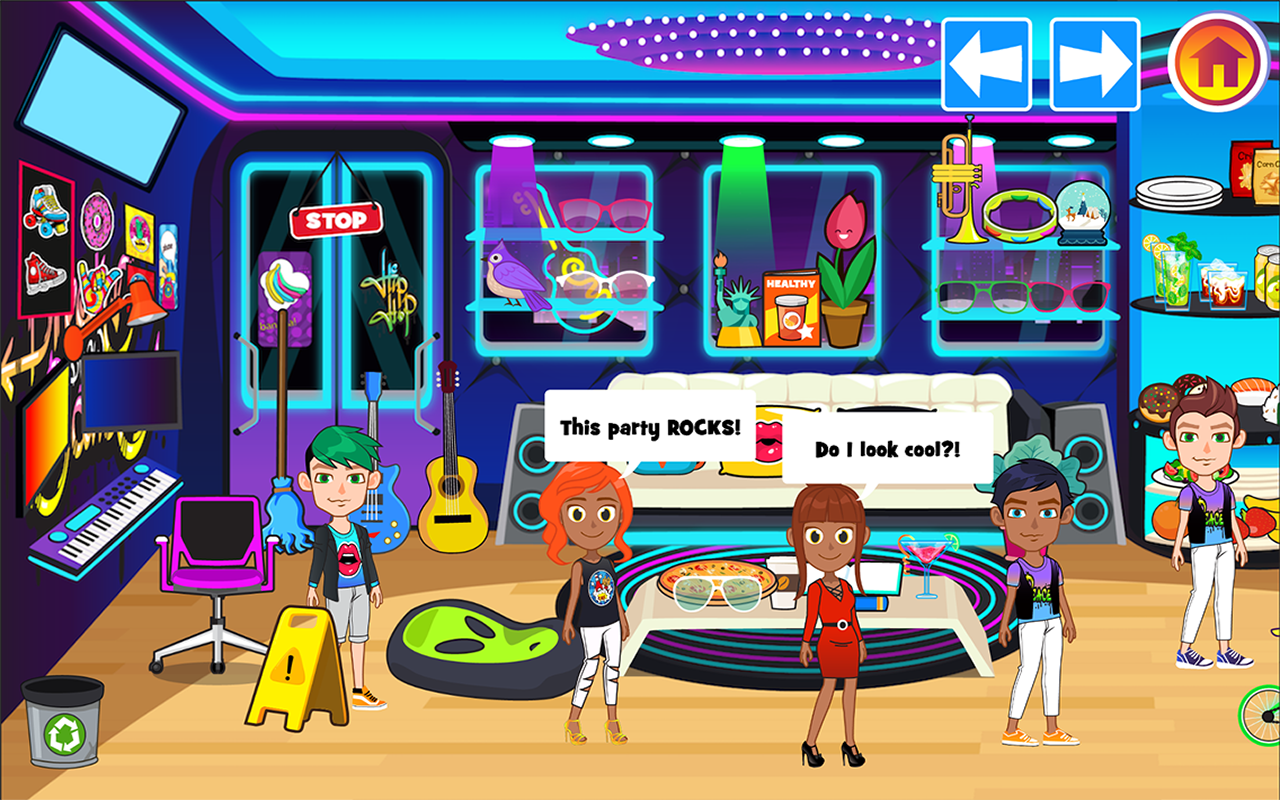The width and height of the screenshot is (1280, 800).
Task: Choose the snow globe on the right shelf
Action: pyautogui.click(x=1082, y=210)
